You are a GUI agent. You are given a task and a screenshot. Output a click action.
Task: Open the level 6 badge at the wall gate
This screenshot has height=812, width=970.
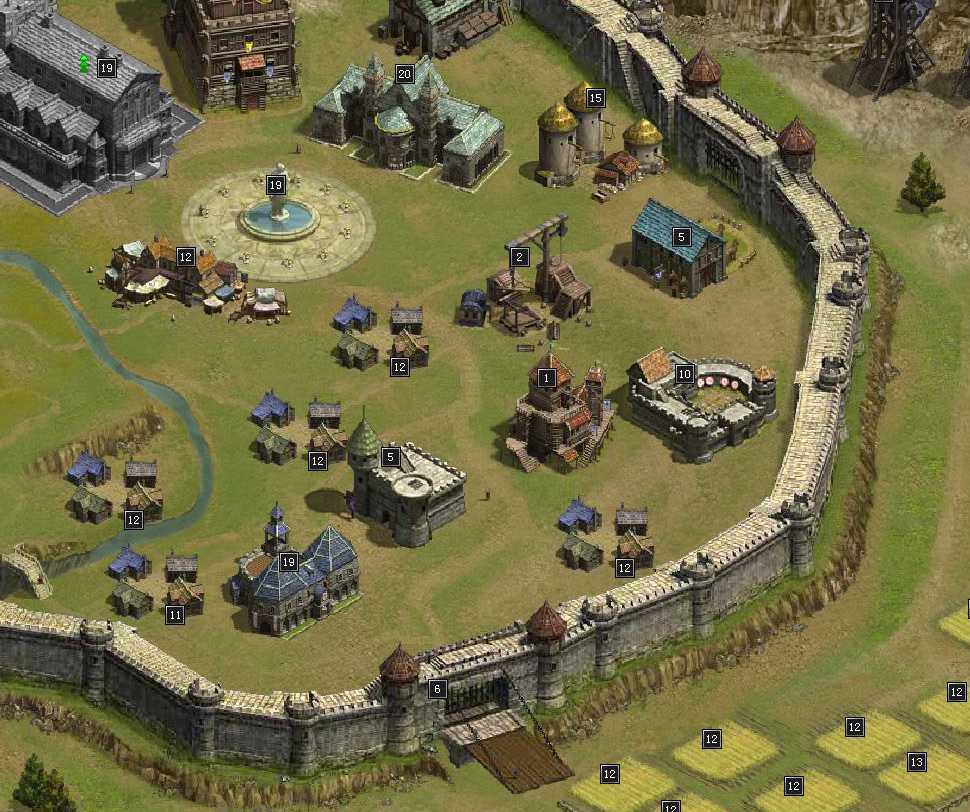[436, 689]
